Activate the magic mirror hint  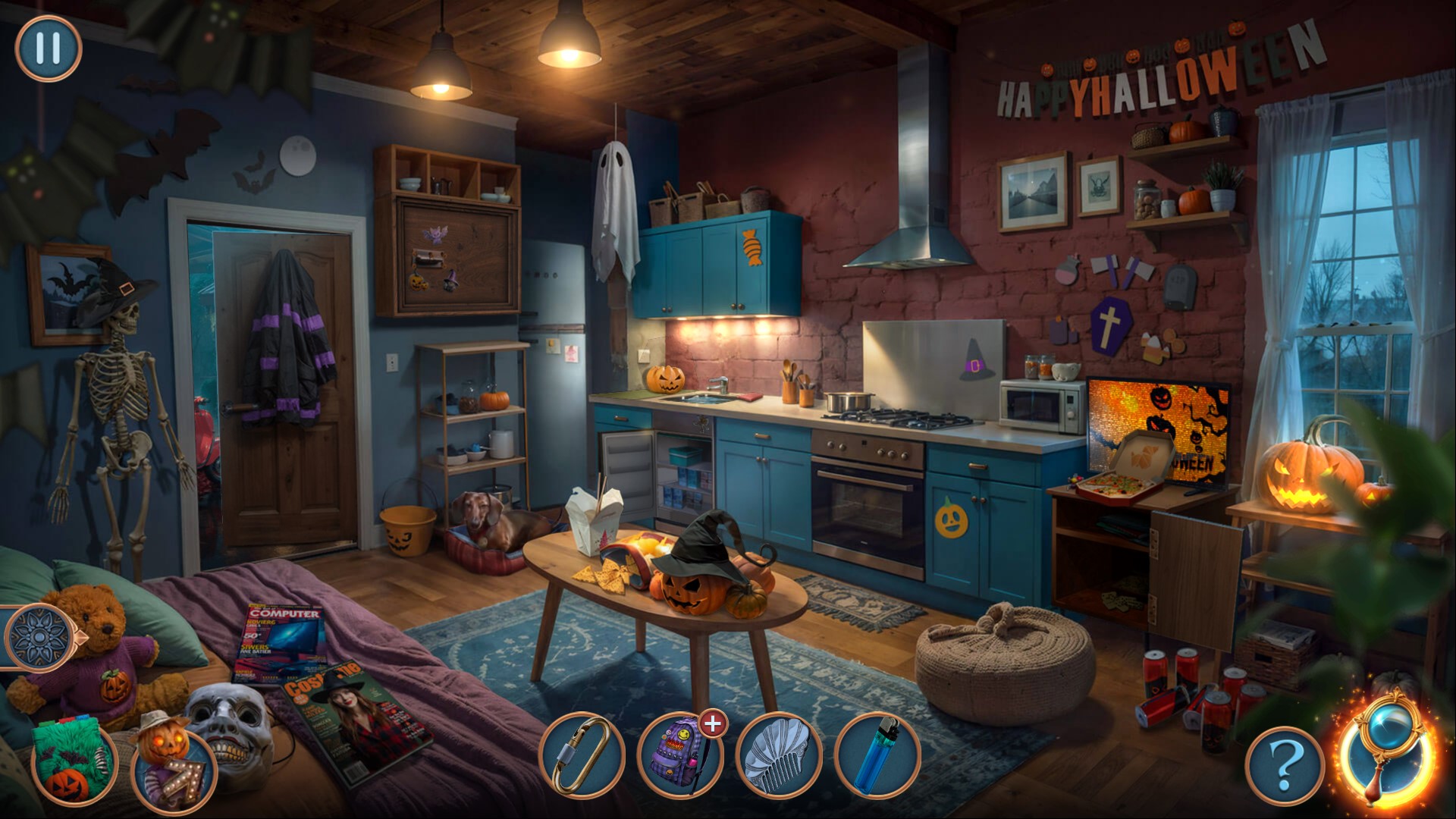[1386, 751]
